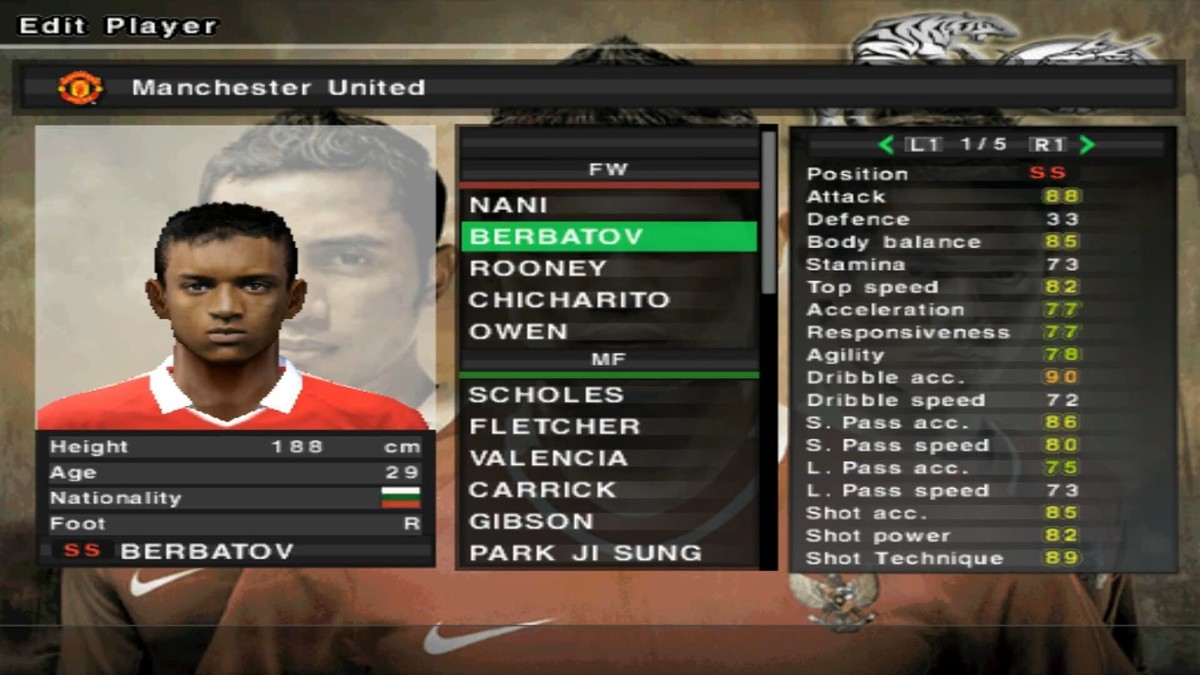Pick VALENCIA from the midfielders
Image resolution: width=1200 pixels, height=675 pixels.
click(x=548, y=458)
